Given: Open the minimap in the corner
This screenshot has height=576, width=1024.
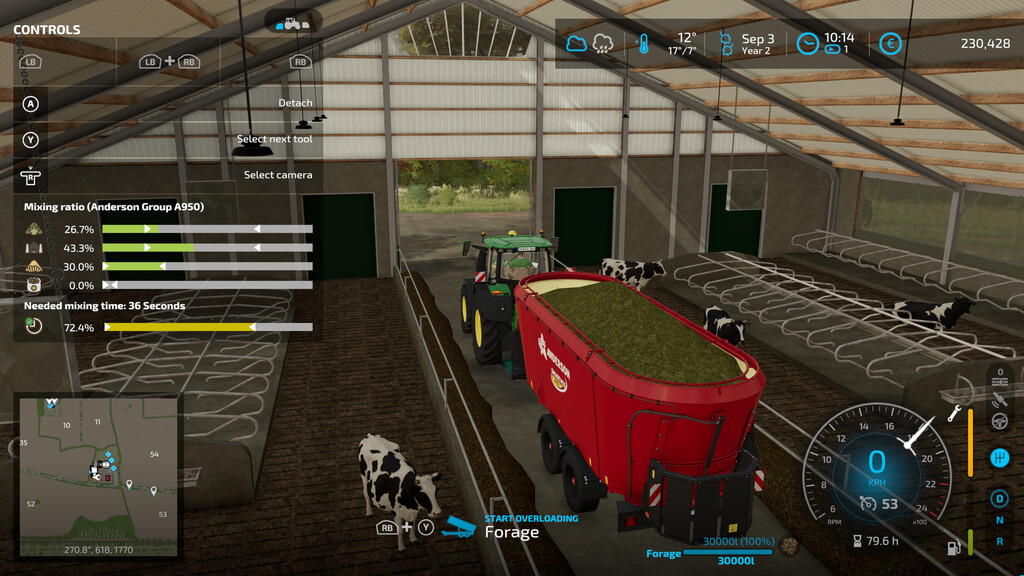Looking at the screenshot, I should coord(98,475).
